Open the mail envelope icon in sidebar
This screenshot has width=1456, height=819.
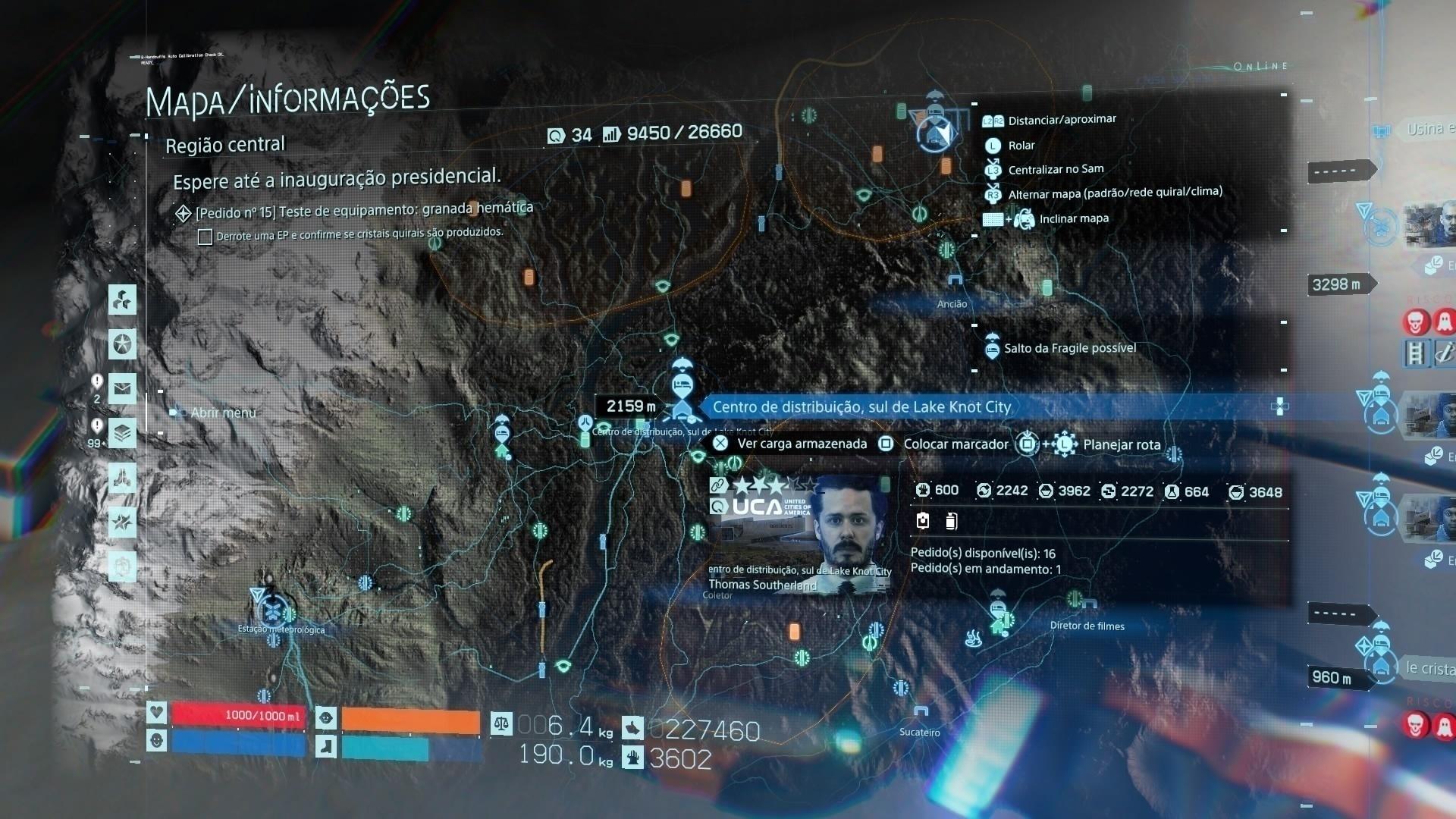point(121,388)
